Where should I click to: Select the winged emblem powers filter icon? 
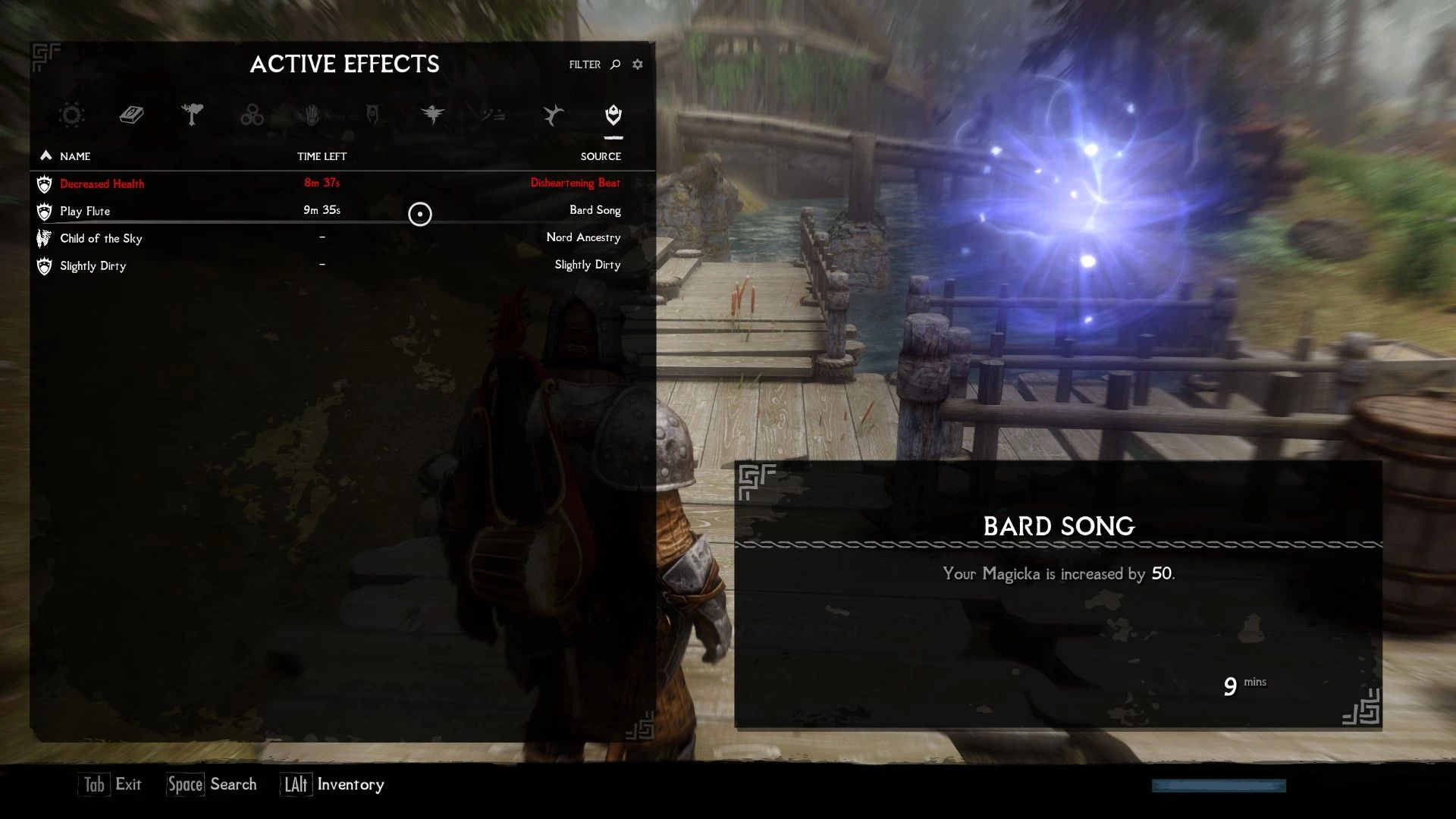[432, 115]
